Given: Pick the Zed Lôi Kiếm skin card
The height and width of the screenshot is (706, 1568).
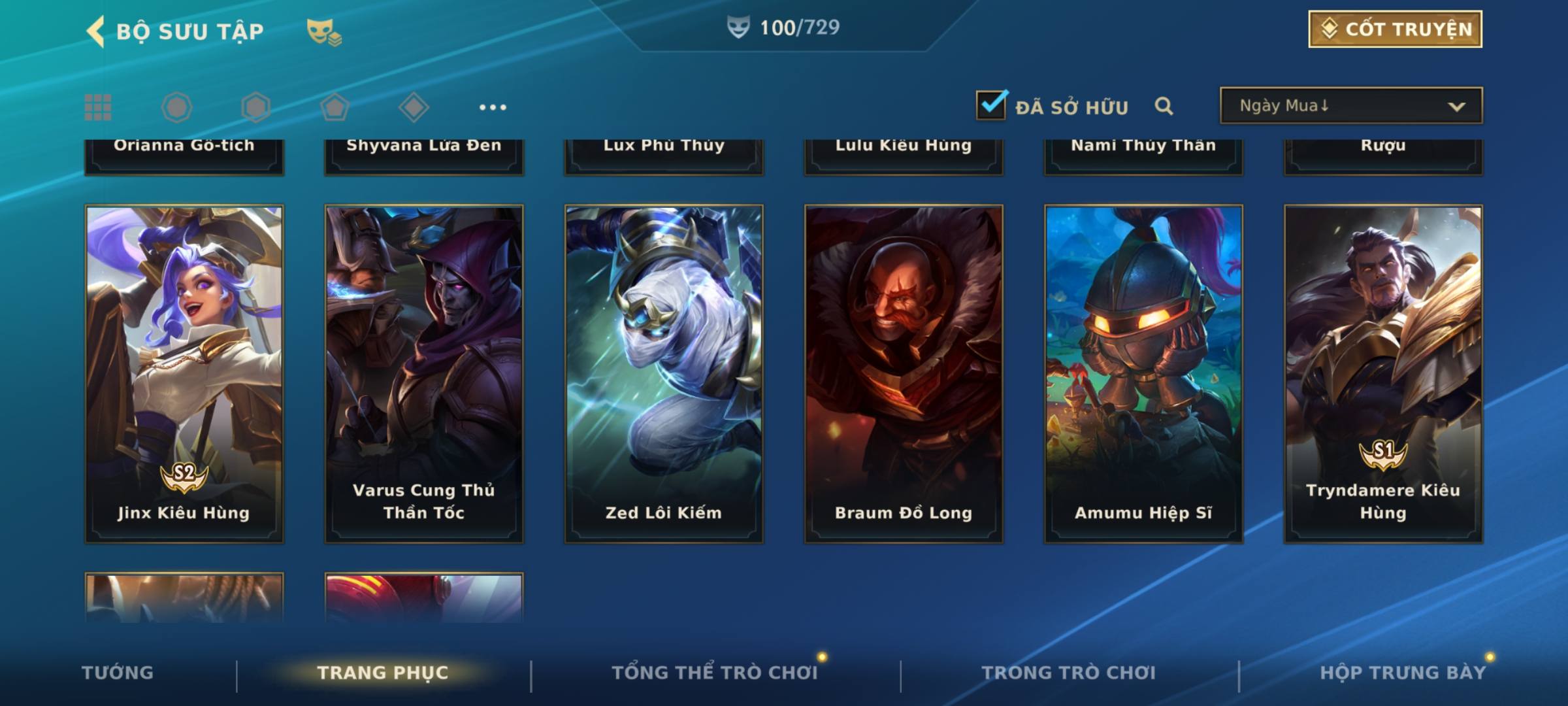Looking at the screenshot, I should click(x=664, y=373).
